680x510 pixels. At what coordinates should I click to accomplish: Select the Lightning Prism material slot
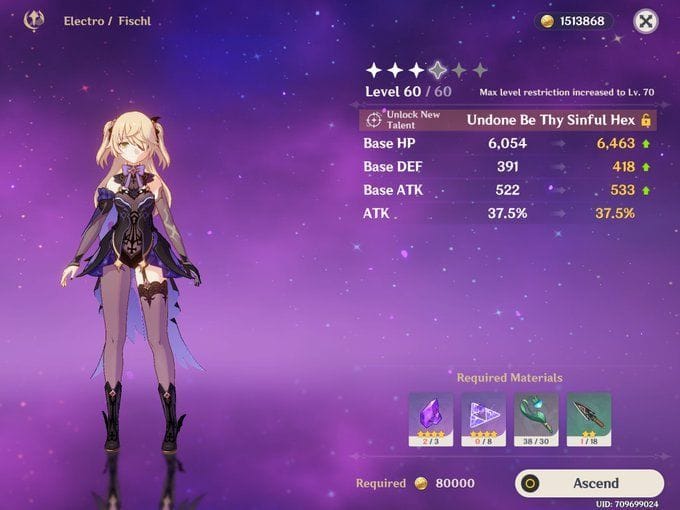click(483, 418)
